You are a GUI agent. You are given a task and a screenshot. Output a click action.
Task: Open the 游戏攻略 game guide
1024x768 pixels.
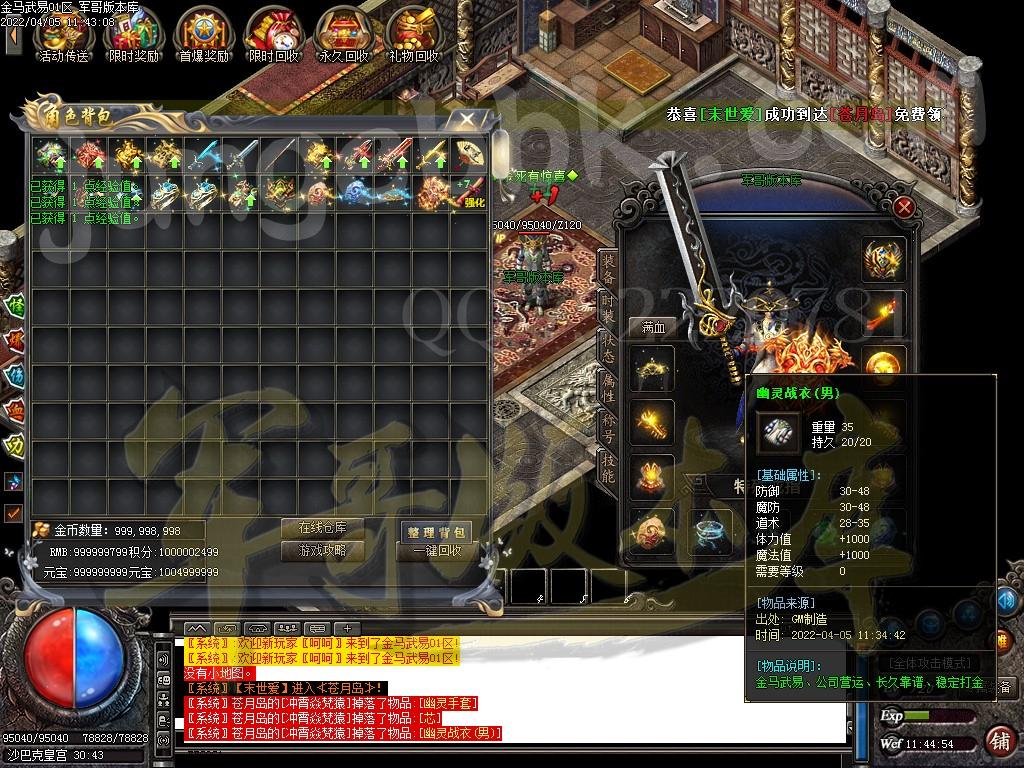pos(322,550)
